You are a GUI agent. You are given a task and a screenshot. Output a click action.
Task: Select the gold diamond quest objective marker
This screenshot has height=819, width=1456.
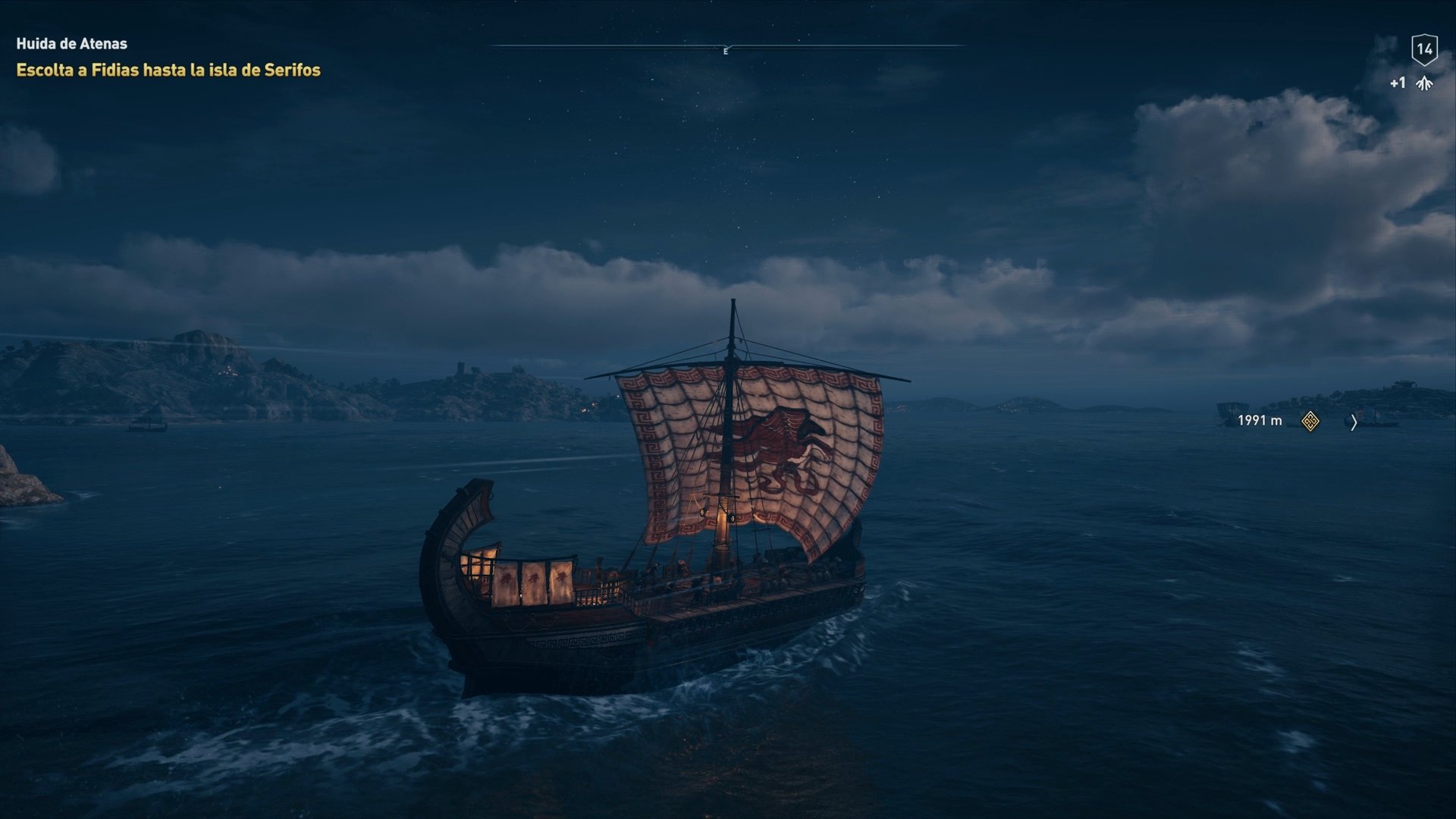tap(1310, 421)
